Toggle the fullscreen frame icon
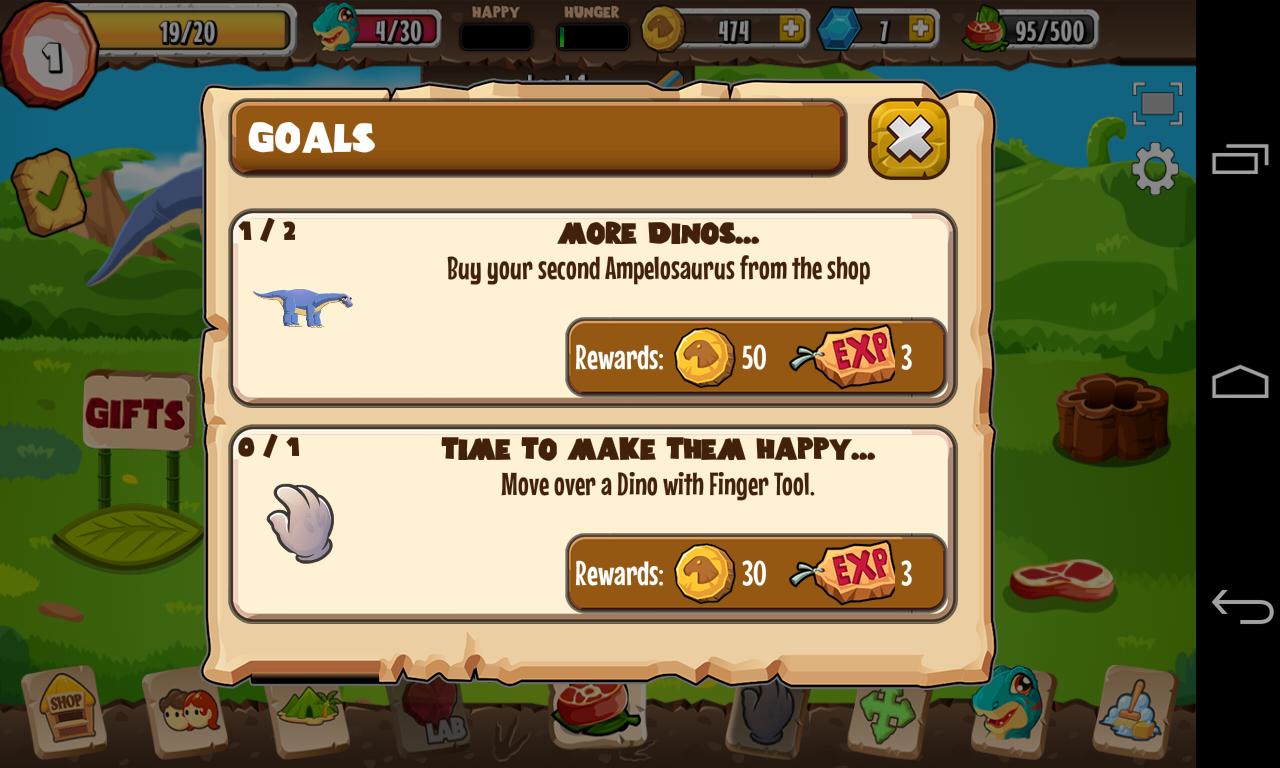Screen dimensions: 1280x768 click(1157, 103)
